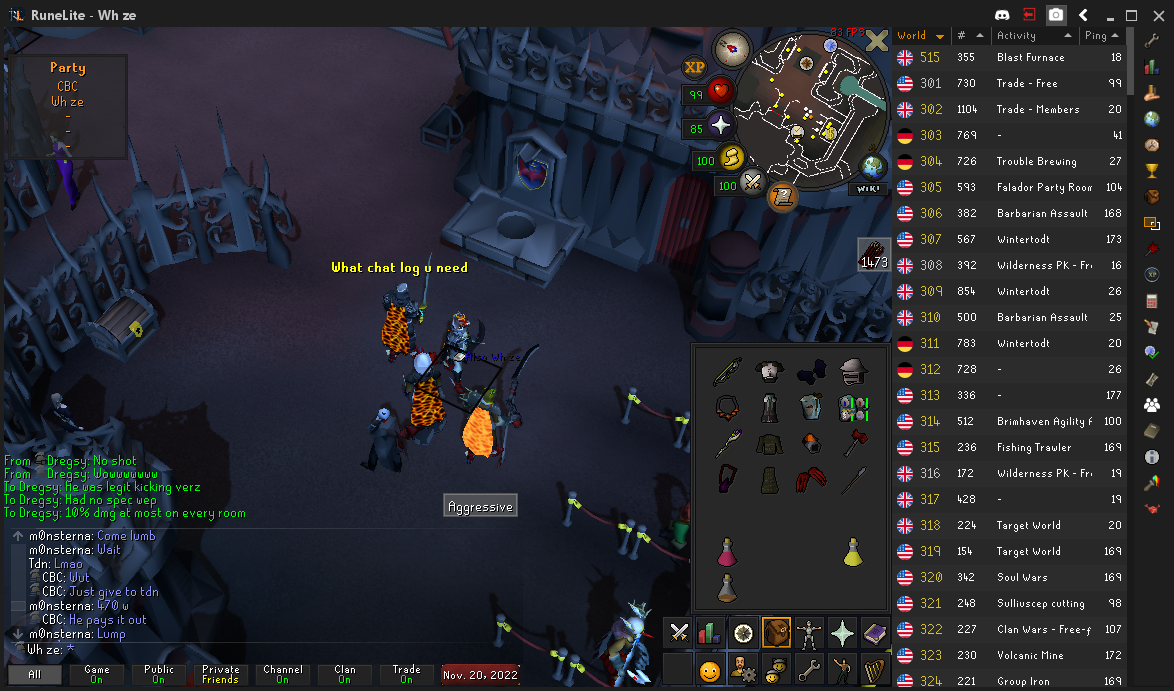Click the Wiki lookup button
Image resolution: width=1174 pixels, height=691 pixels.
tap(868, 189)
